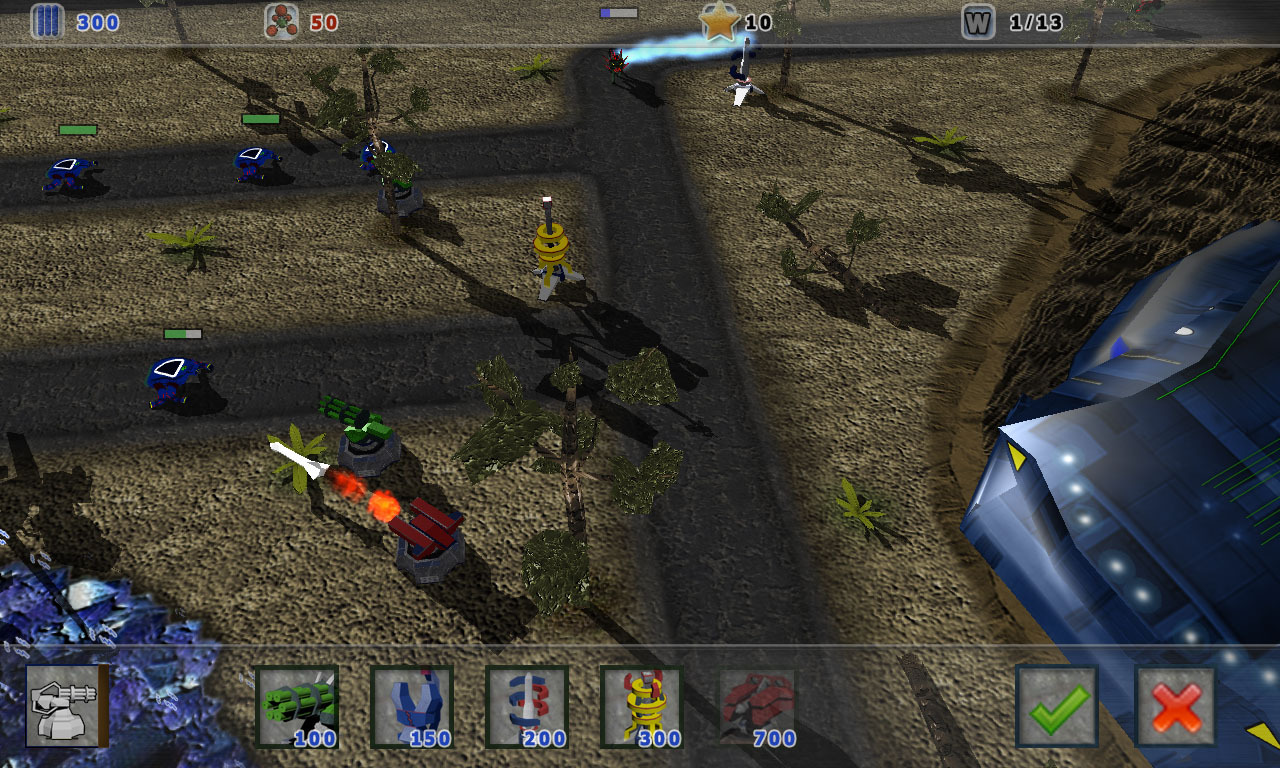The image size is (1280, 768).
Task: Select the yellow coil tower costing 300
Action: (642, 706)
